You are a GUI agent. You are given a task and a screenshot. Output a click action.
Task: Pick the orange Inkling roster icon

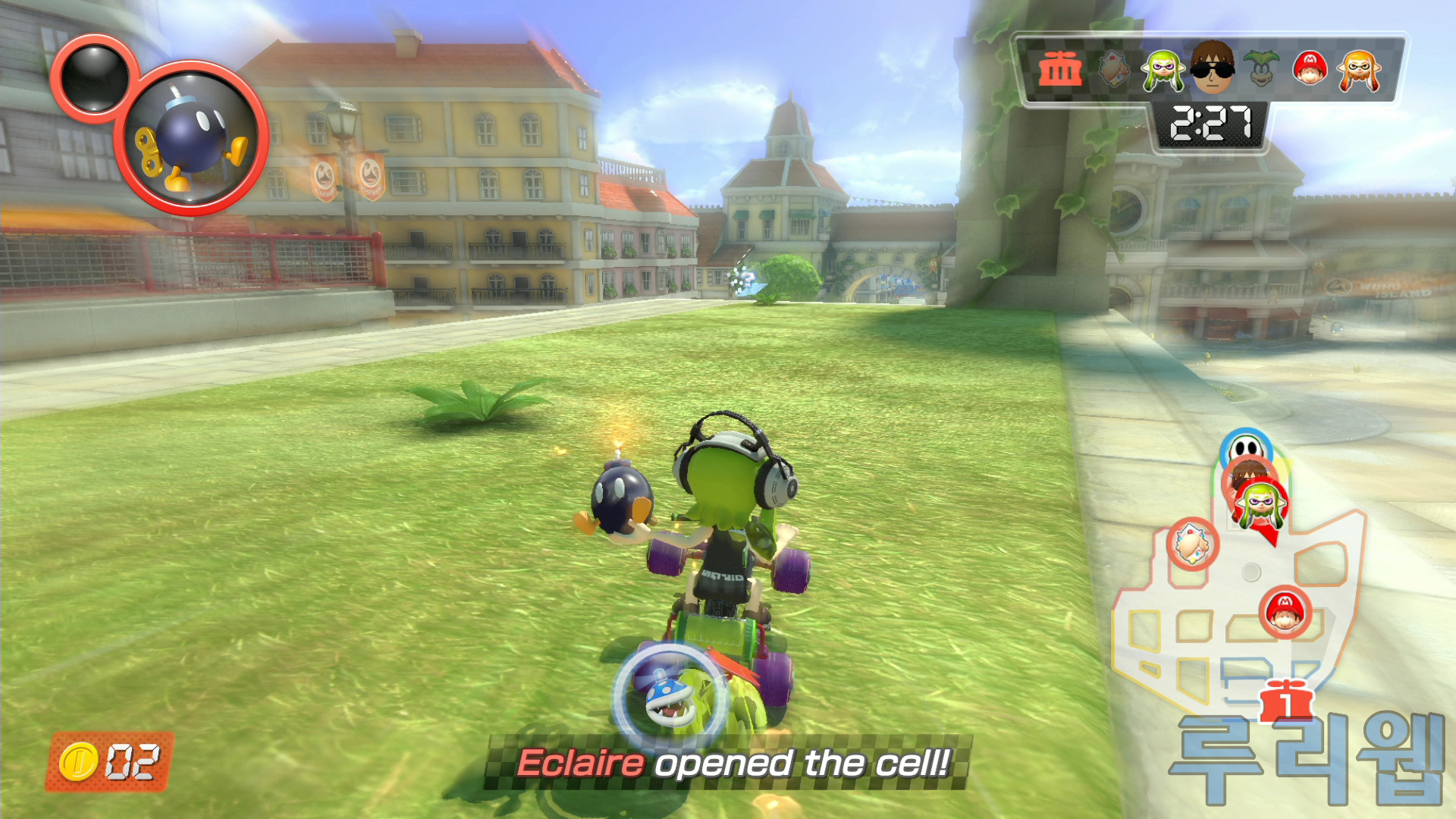point(1359,71)
